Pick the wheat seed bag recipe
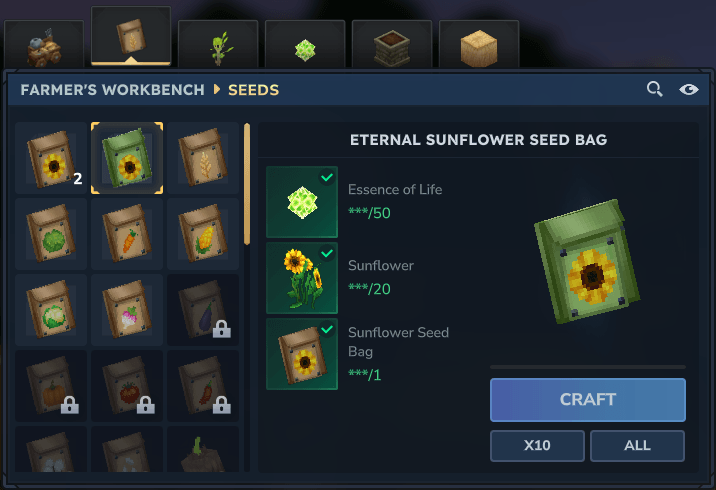Image resolution: width=716 pixels, height=490 pixels. tap(203, 158)
